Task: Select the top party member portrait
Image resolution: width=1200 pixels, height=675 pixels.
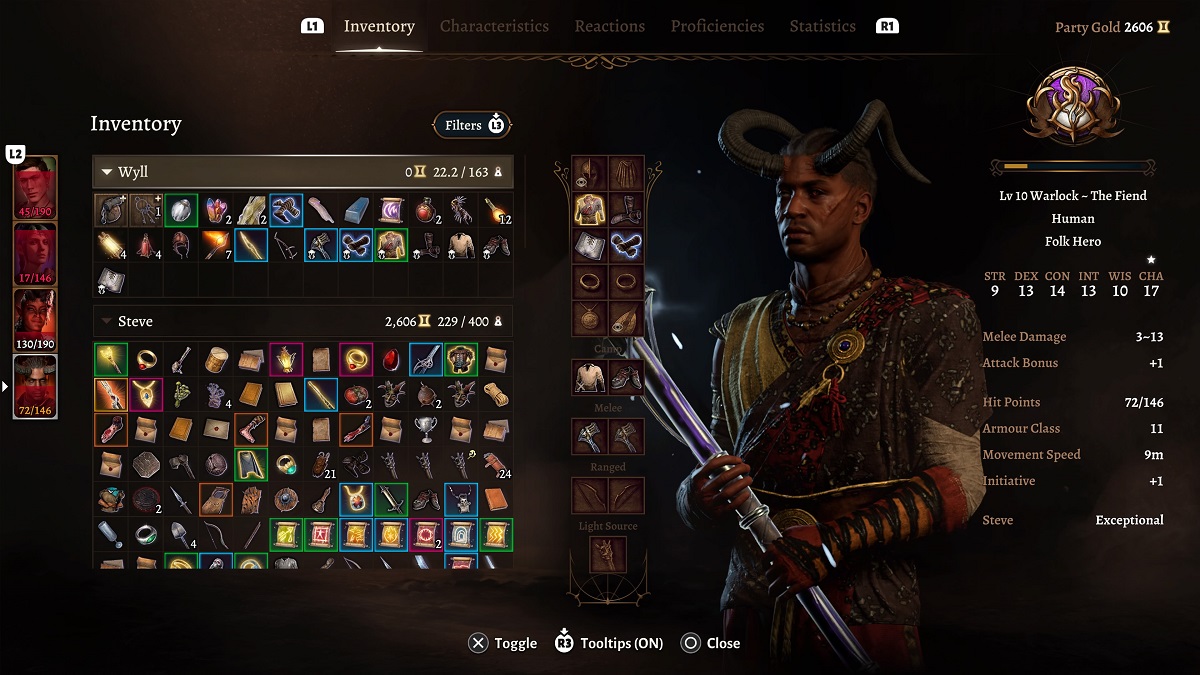Action: click(x=35, y=187)
